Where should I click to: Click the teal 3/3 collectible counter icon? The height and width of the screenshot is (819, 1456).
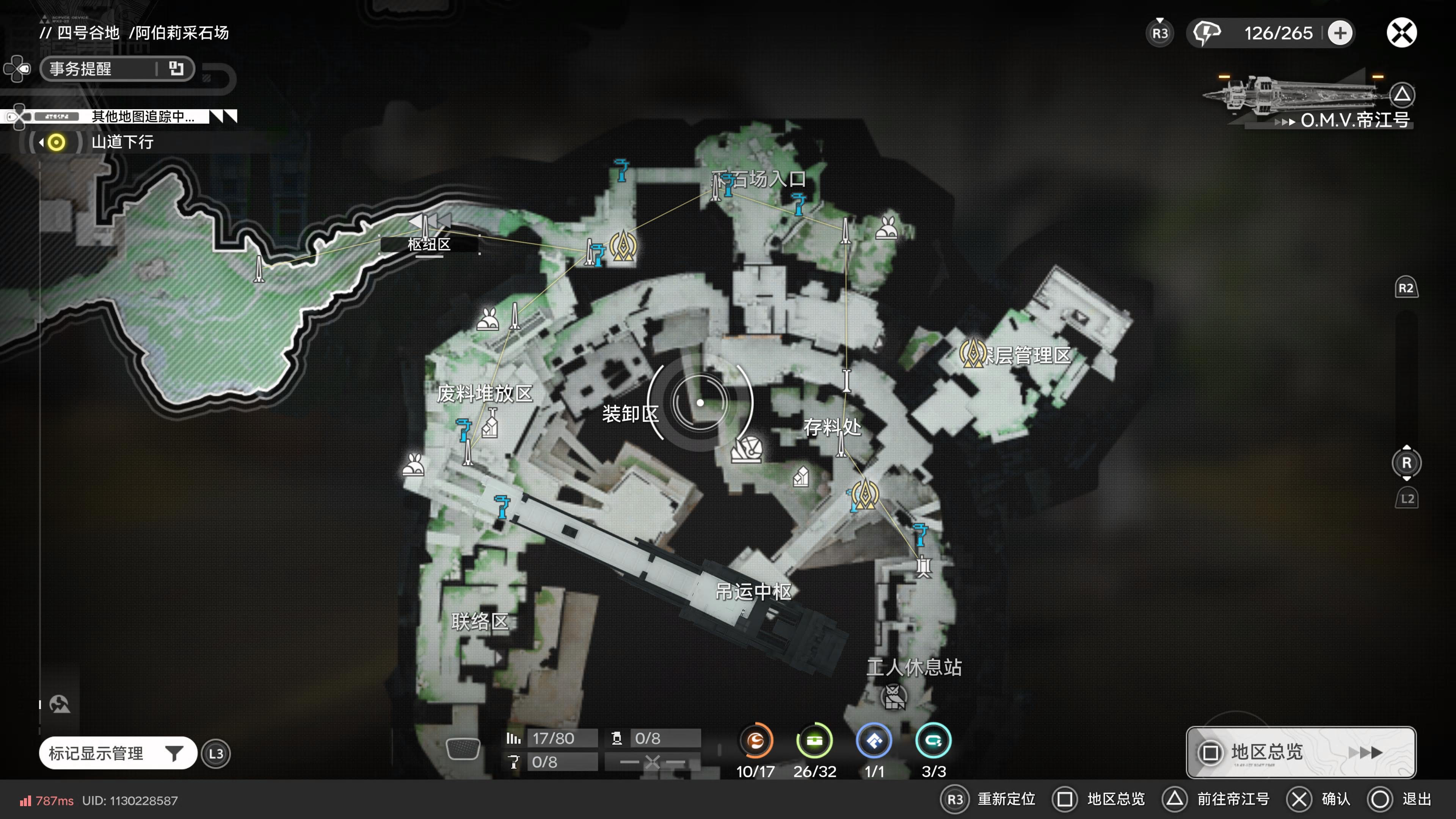pyautogui.click(x=933, y=741)
